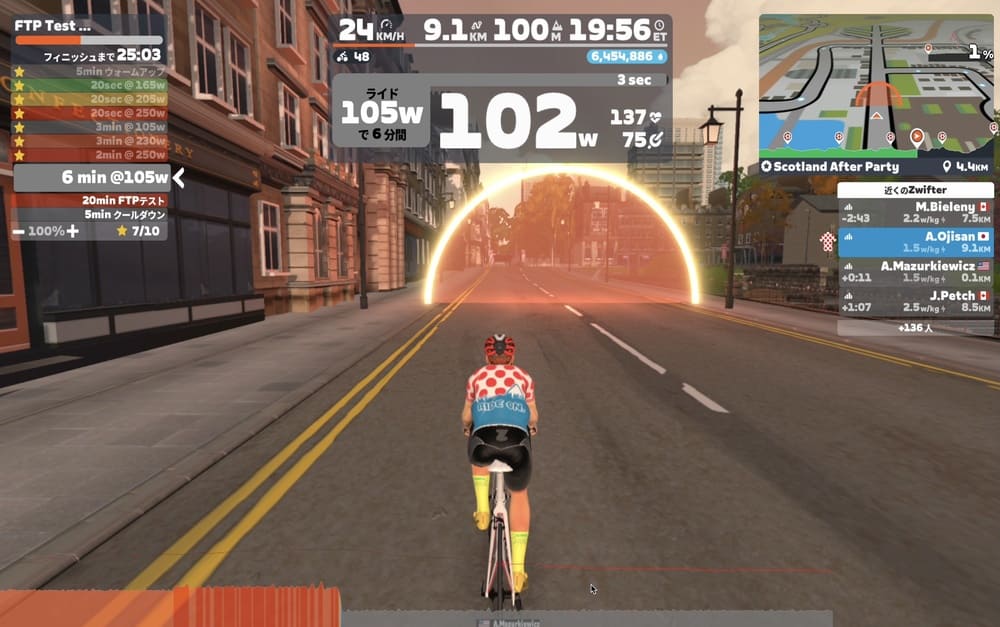Click the highlighted A.Ojisan rider row
The image size is (1000, 627).
[x=916, y=243]
